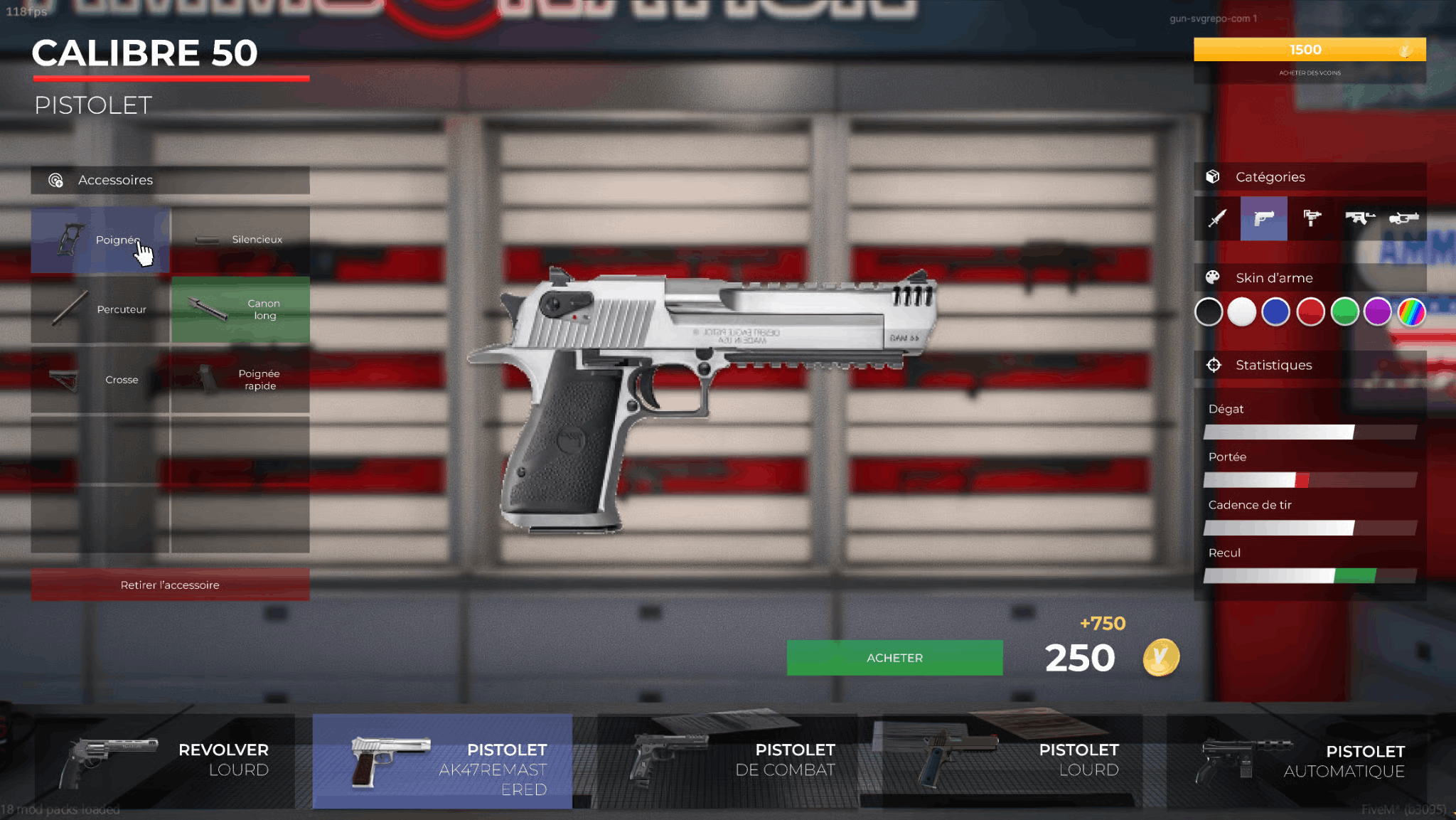The height and width of the screenshot is (820, 1456).
Task: Apply the purple weapon skin
Action: pyautogui.click(x=1378, y=312)
